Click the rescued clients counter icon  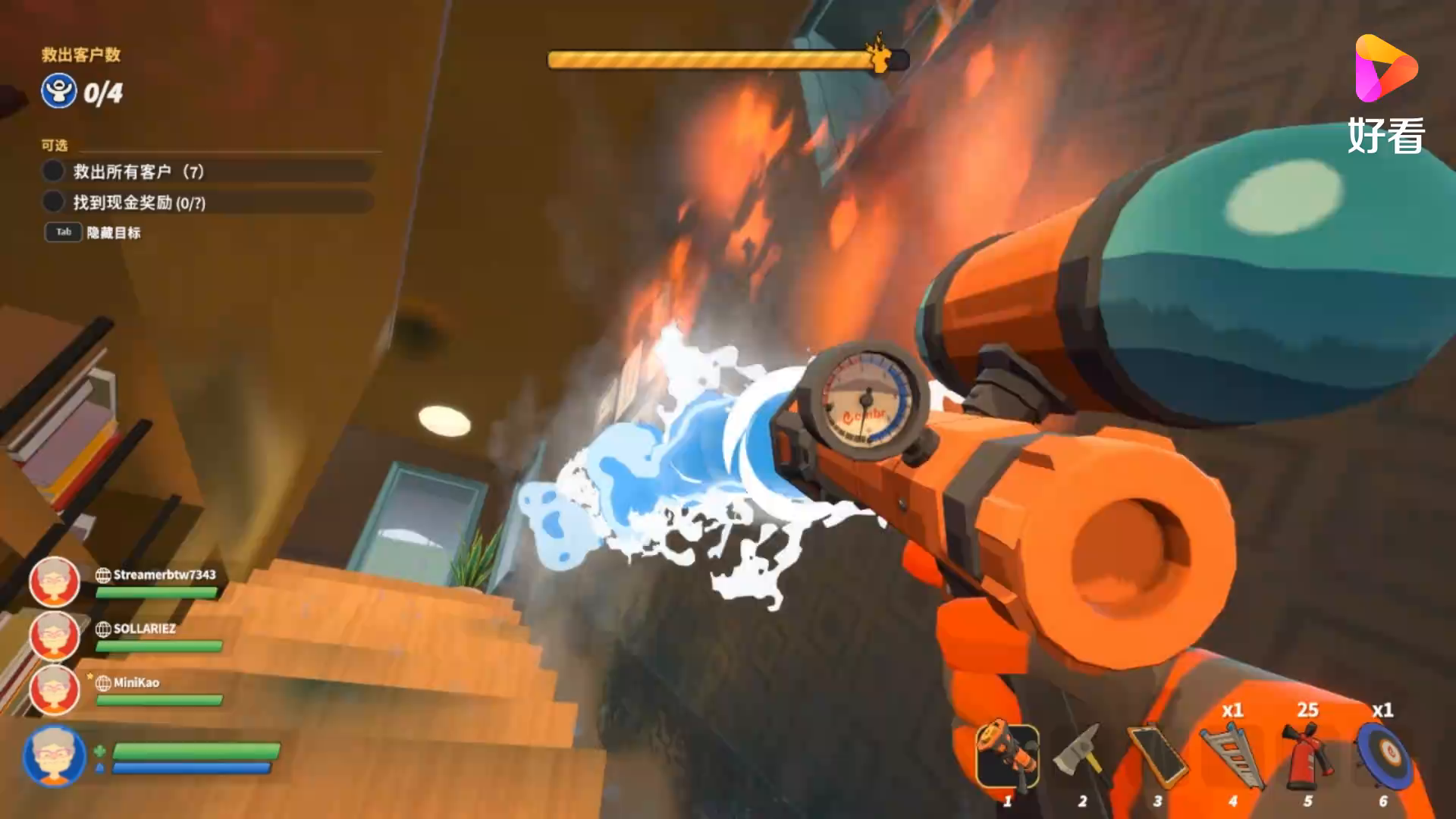(59, 92)
